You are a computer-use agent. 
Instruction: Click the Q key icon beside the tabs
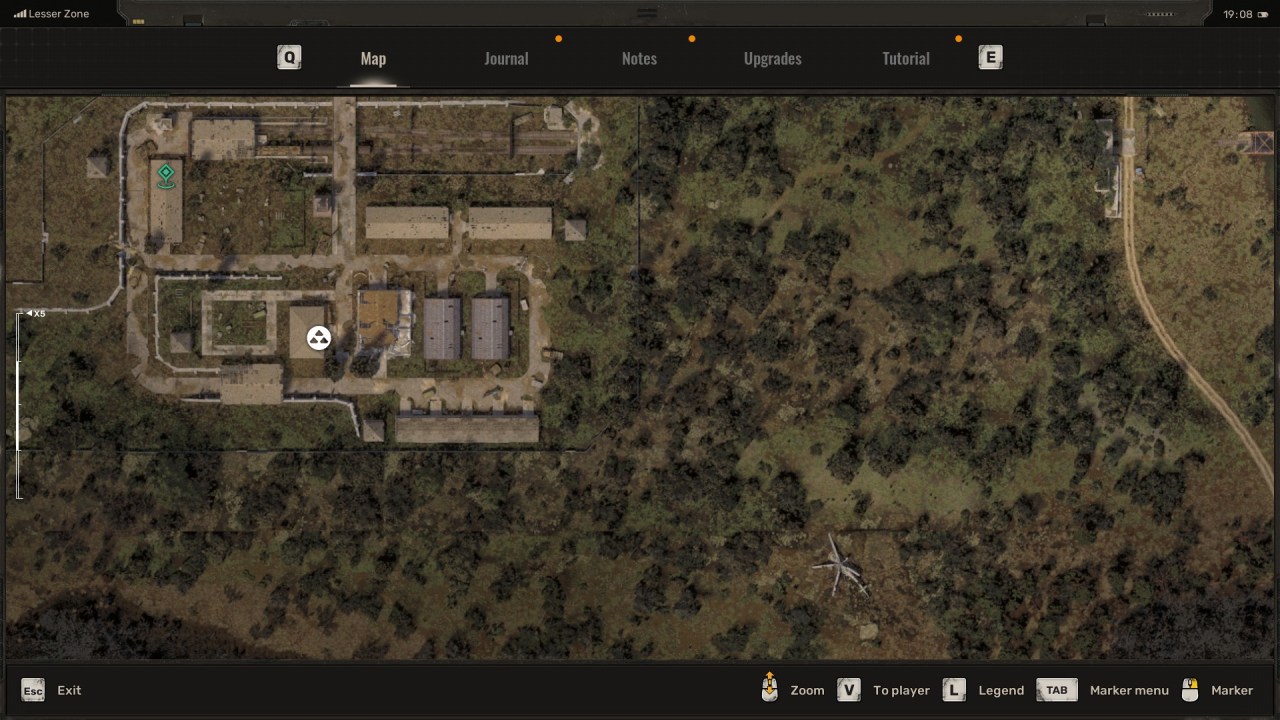pos(289,57)
